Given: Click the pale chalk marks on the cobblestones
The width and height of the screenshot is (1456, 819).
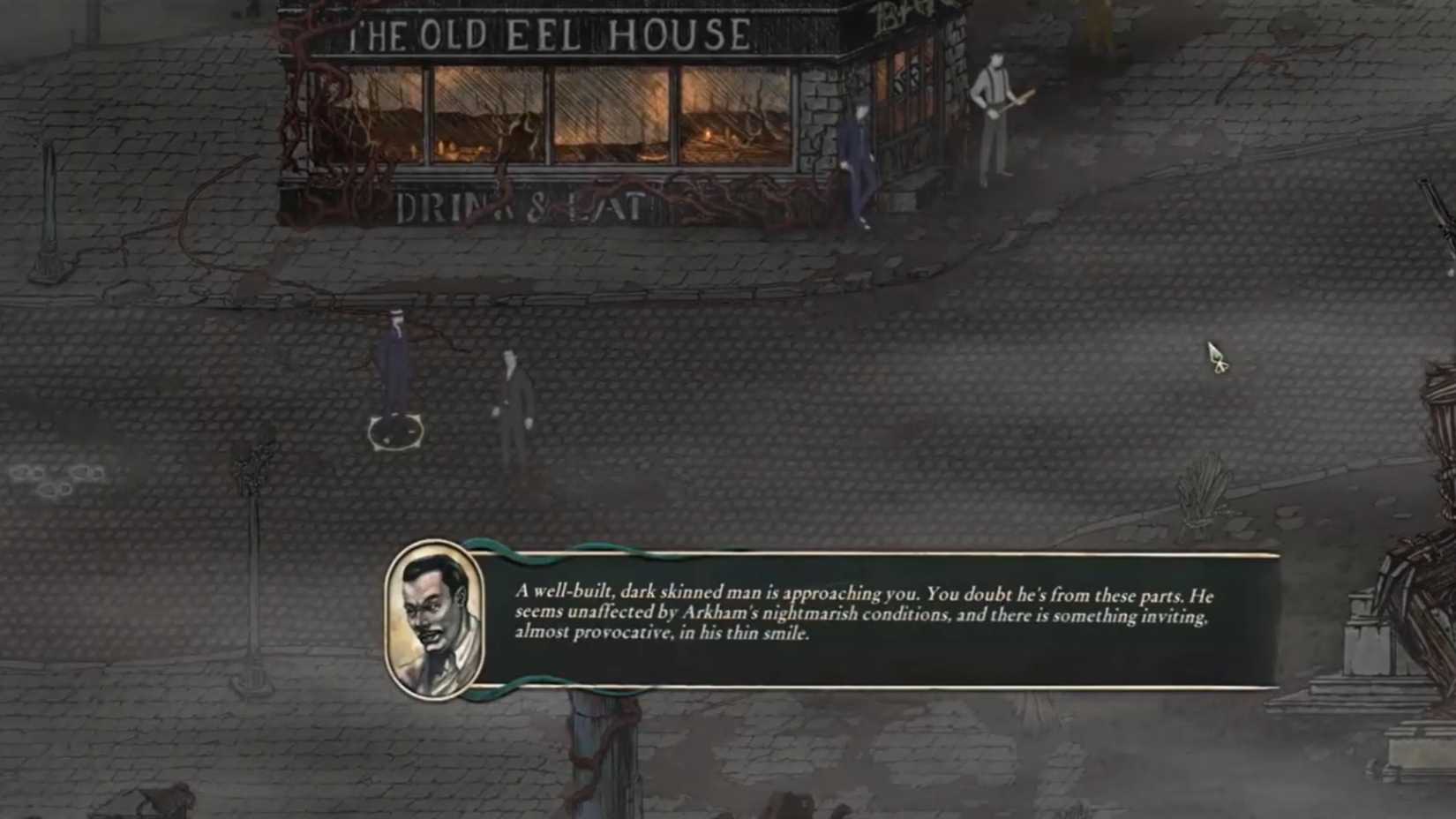Looking at the screenshot, I should click(x=49, y=481).
